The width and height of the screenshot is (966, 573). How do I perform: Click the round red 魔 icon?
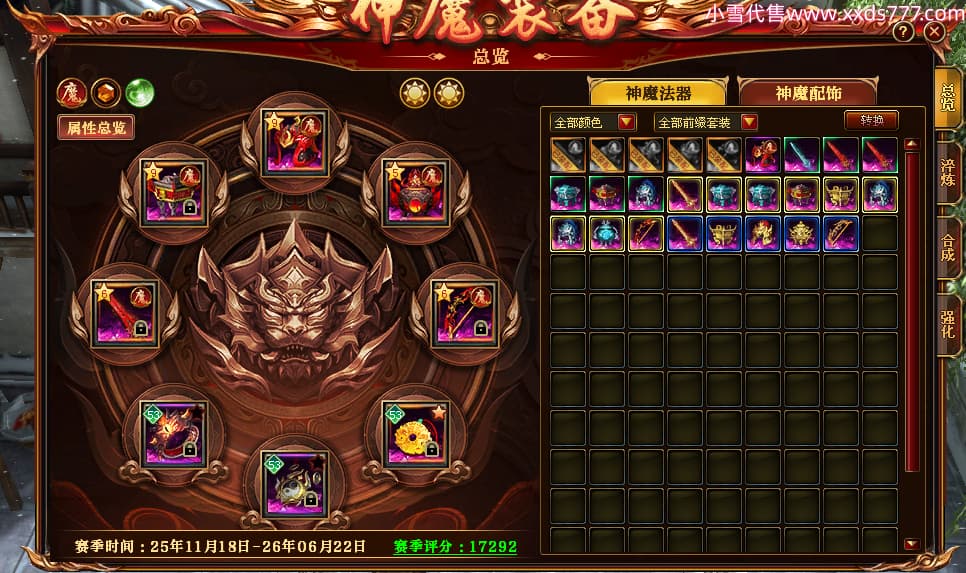71,92
